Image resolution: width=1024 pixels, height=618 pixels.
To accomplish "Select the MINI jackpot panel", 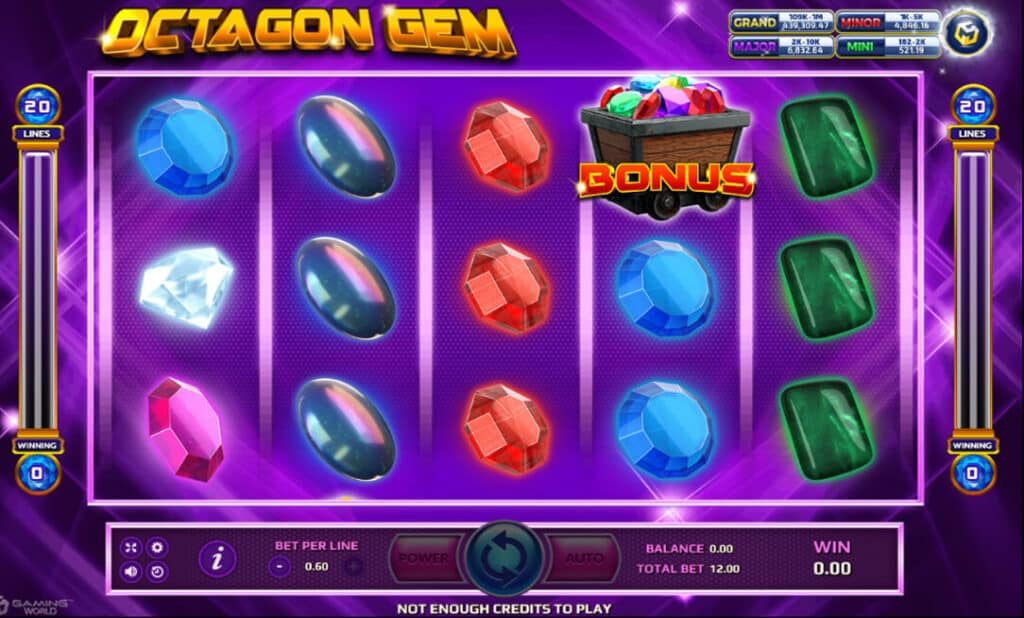I will [886, 47].
